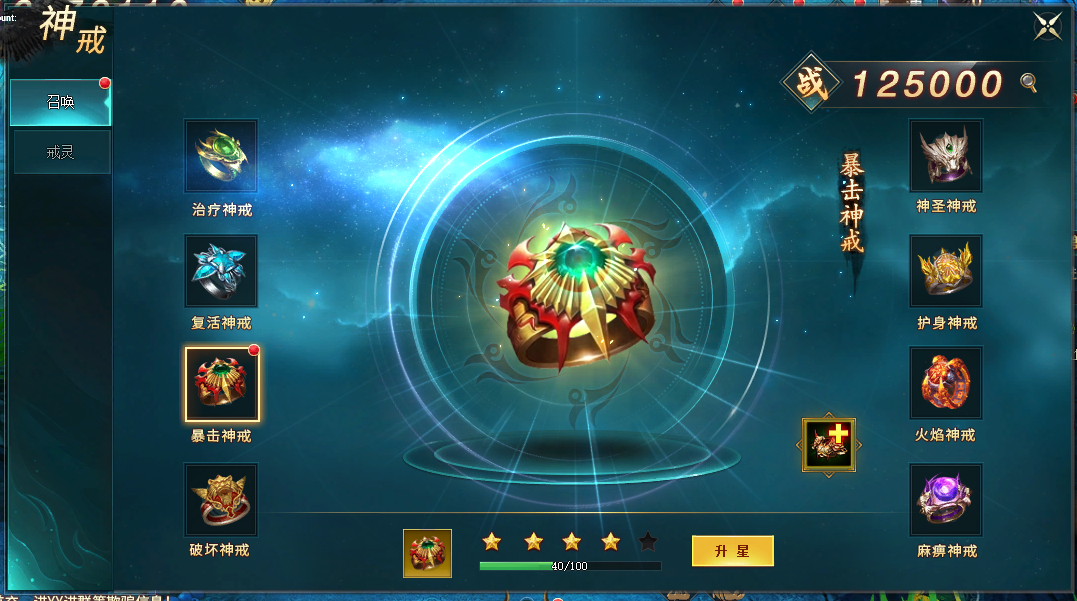
Task: Pick the 神圣神戒 ring
Action: point(945,155)
